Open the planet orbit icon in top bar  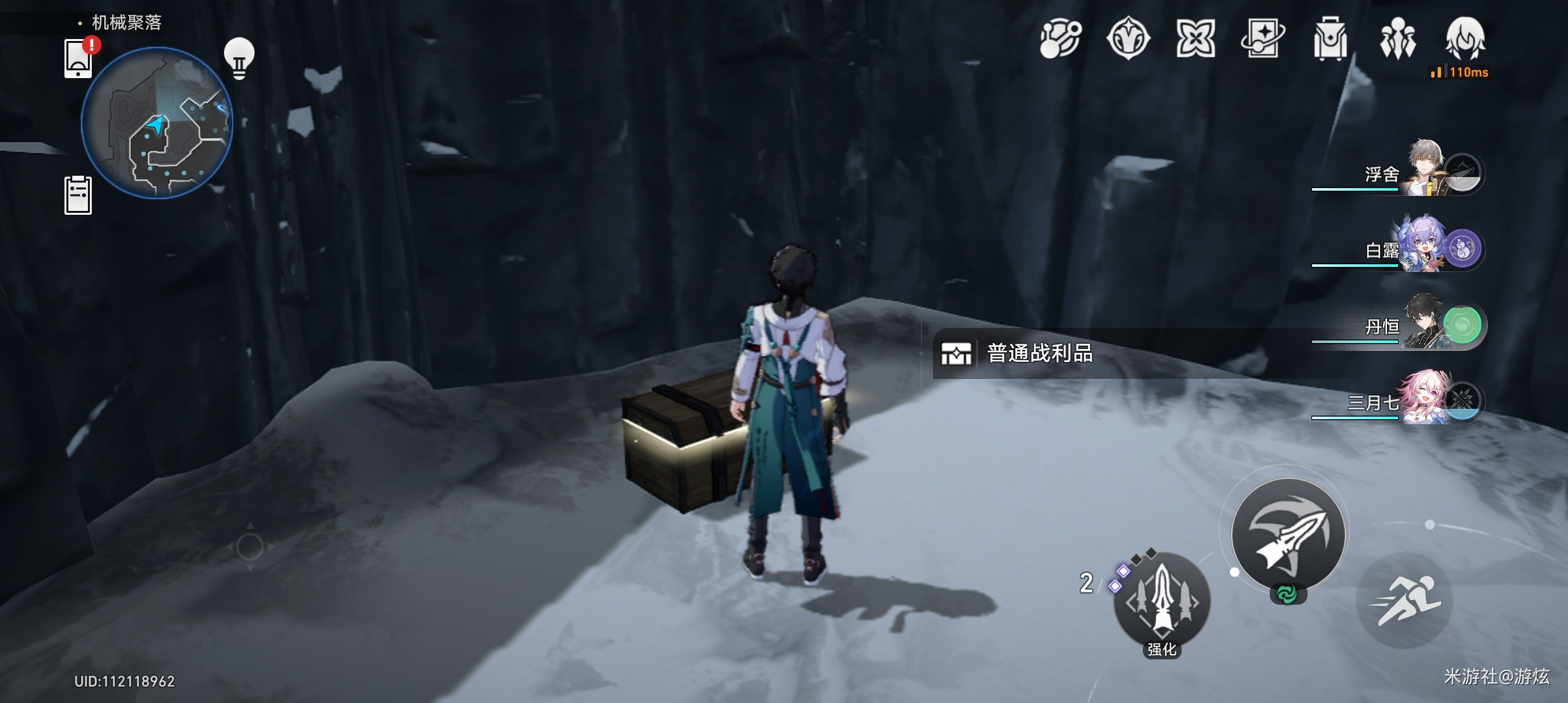1060,39
